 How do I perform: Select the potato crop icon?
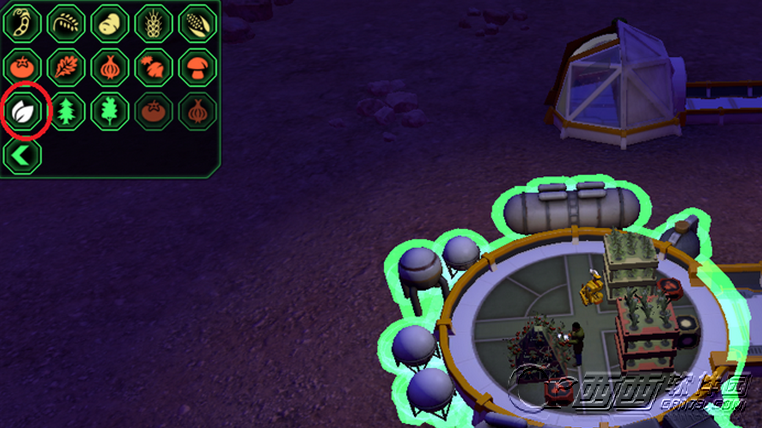(109, 21)
